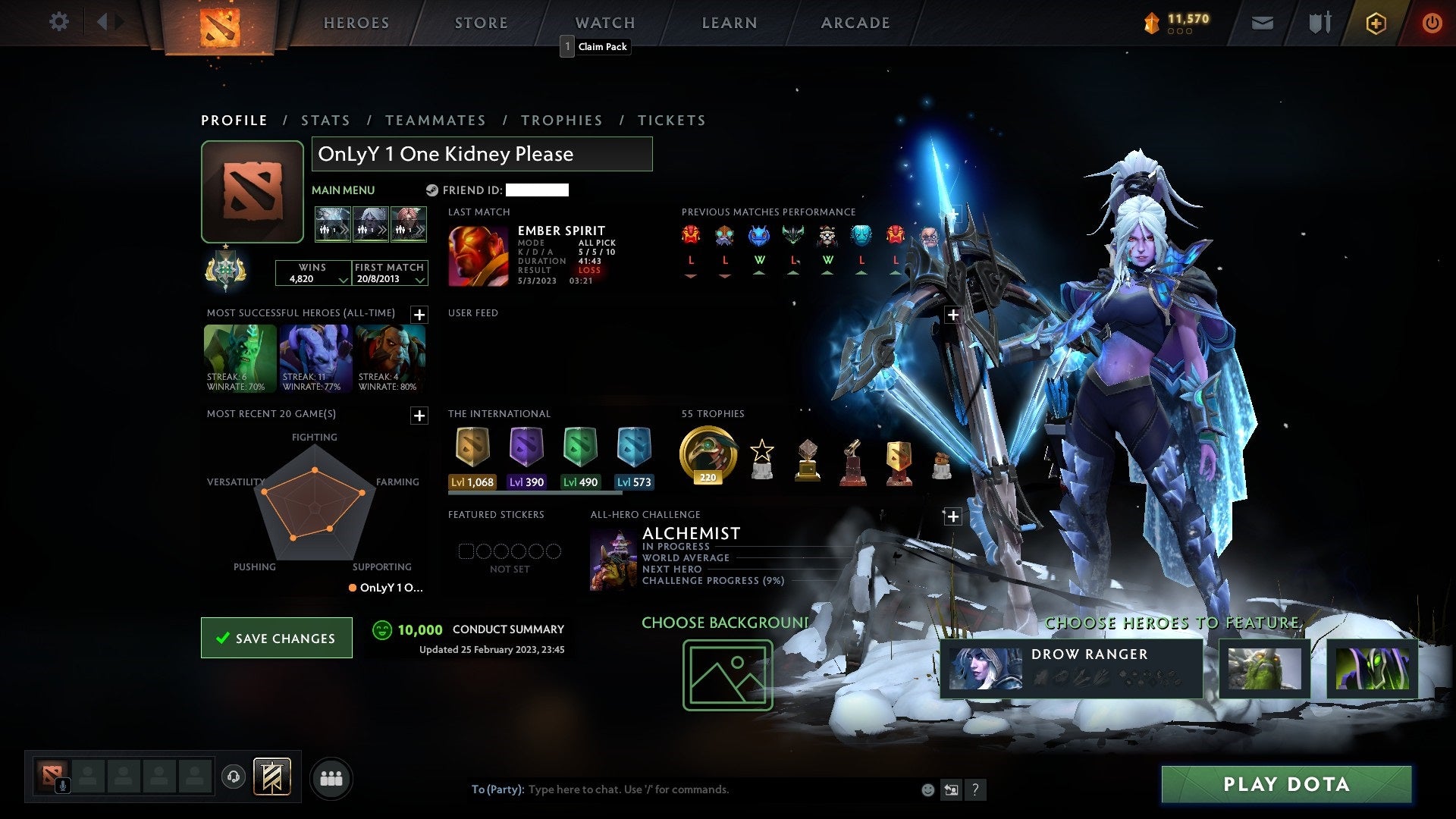This screenshot has height=819, width=1456.
Task: Click the Drow Ranger featured hero thumbnail
Action: pos(986,669)
